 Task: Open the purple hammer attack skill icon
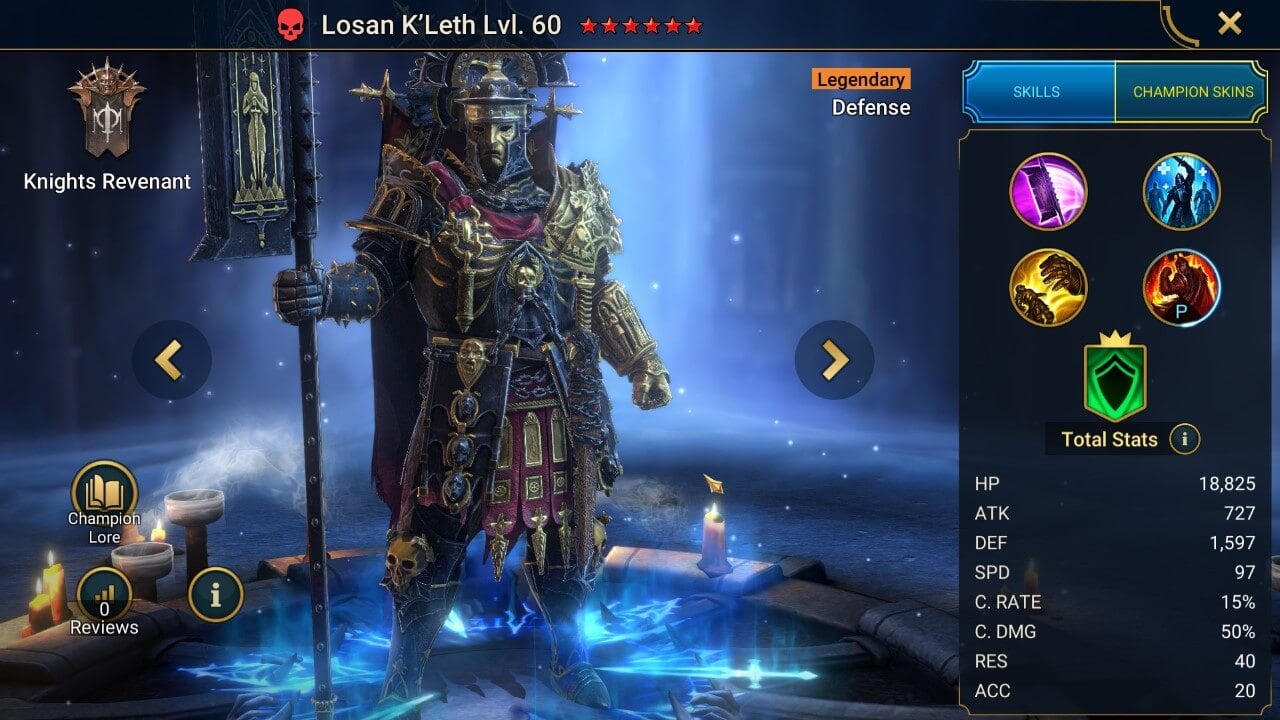click(1050, 190)
